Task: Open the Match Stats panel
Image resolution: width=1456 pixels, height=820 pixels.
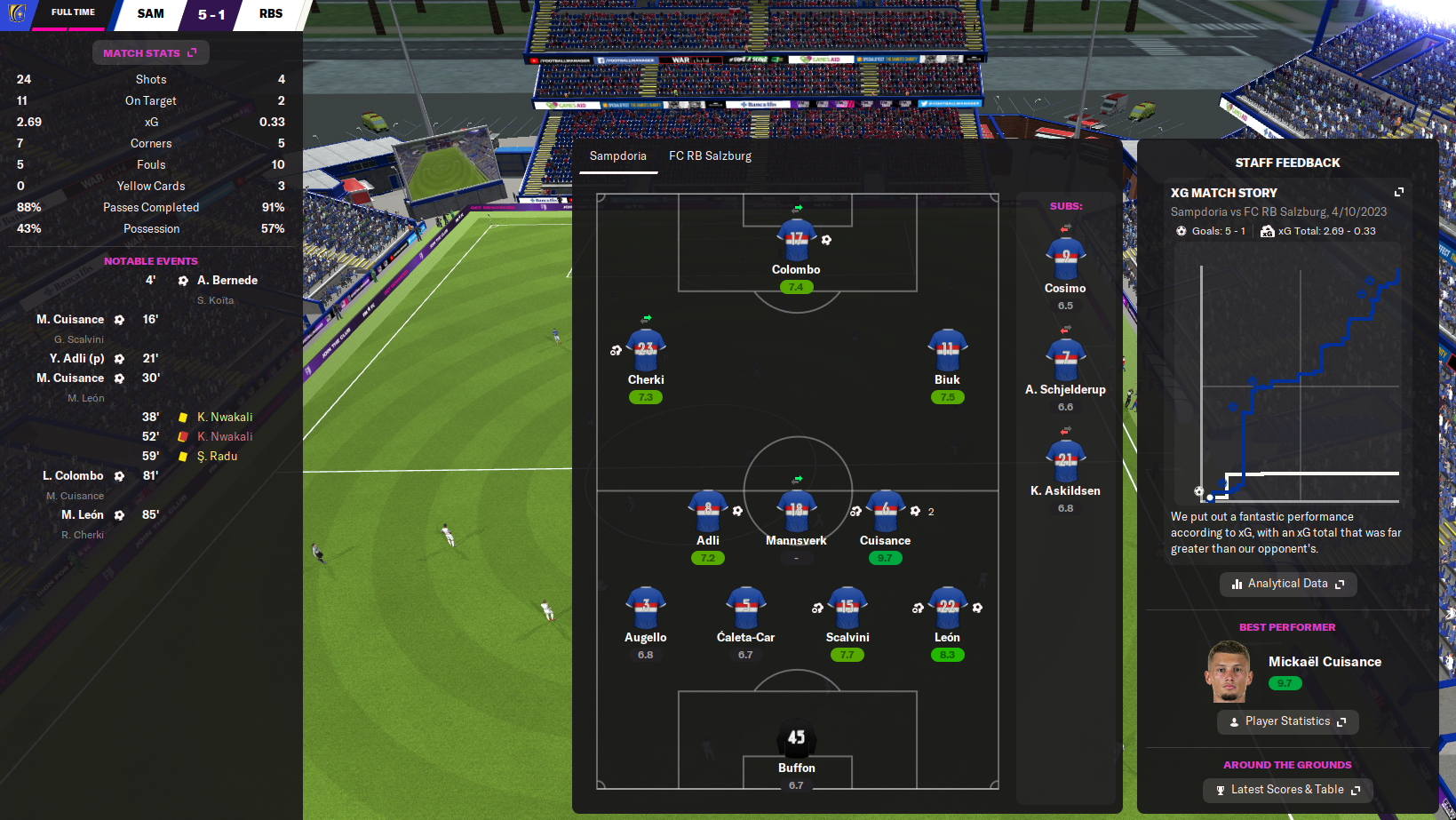Action: tap(150, 53)
